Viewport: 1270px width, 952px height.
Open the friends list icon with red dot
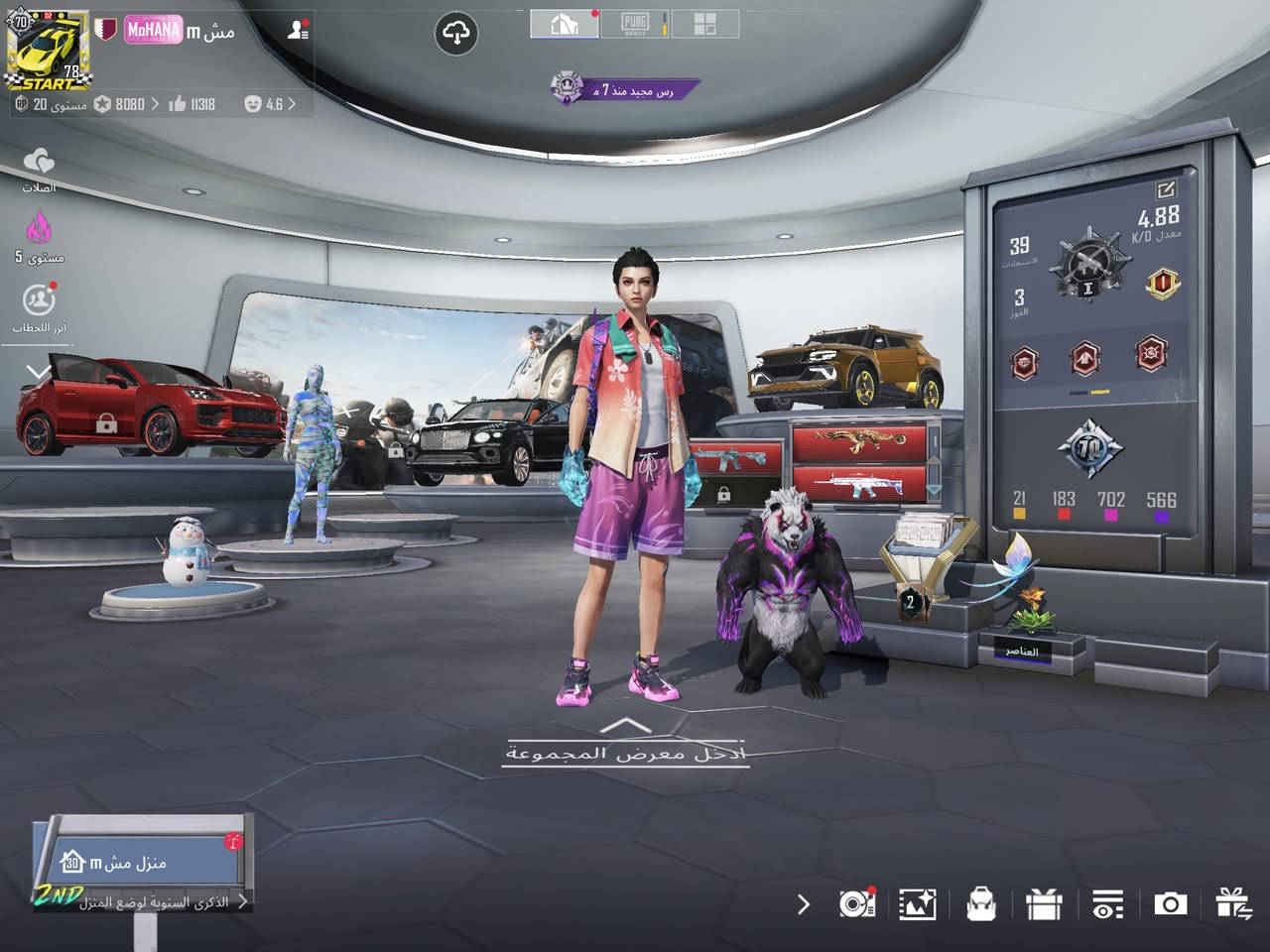click(x=297, y=30)
